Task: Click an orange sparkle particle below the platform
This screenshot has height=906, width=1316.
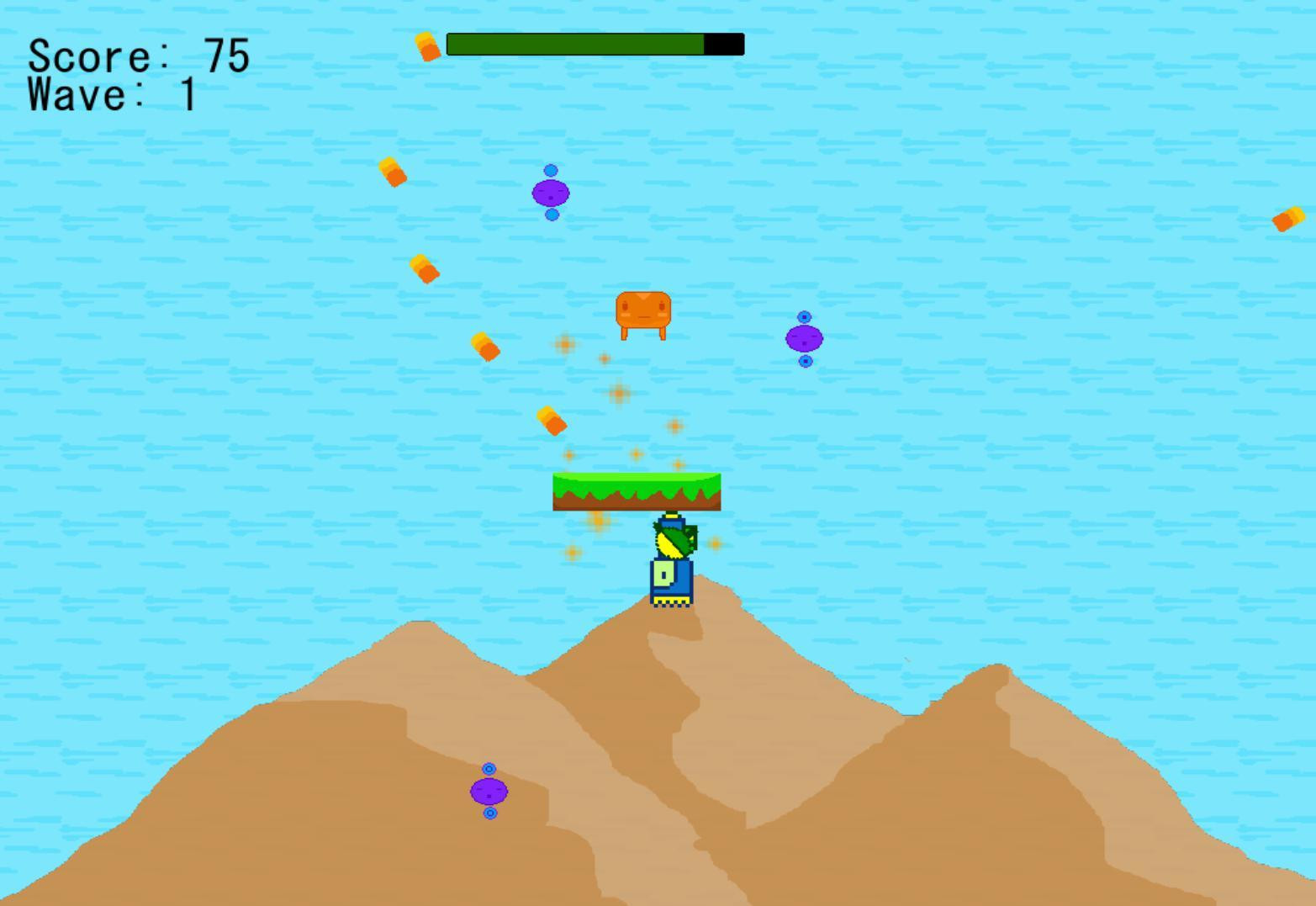Action: pos(597,522)
